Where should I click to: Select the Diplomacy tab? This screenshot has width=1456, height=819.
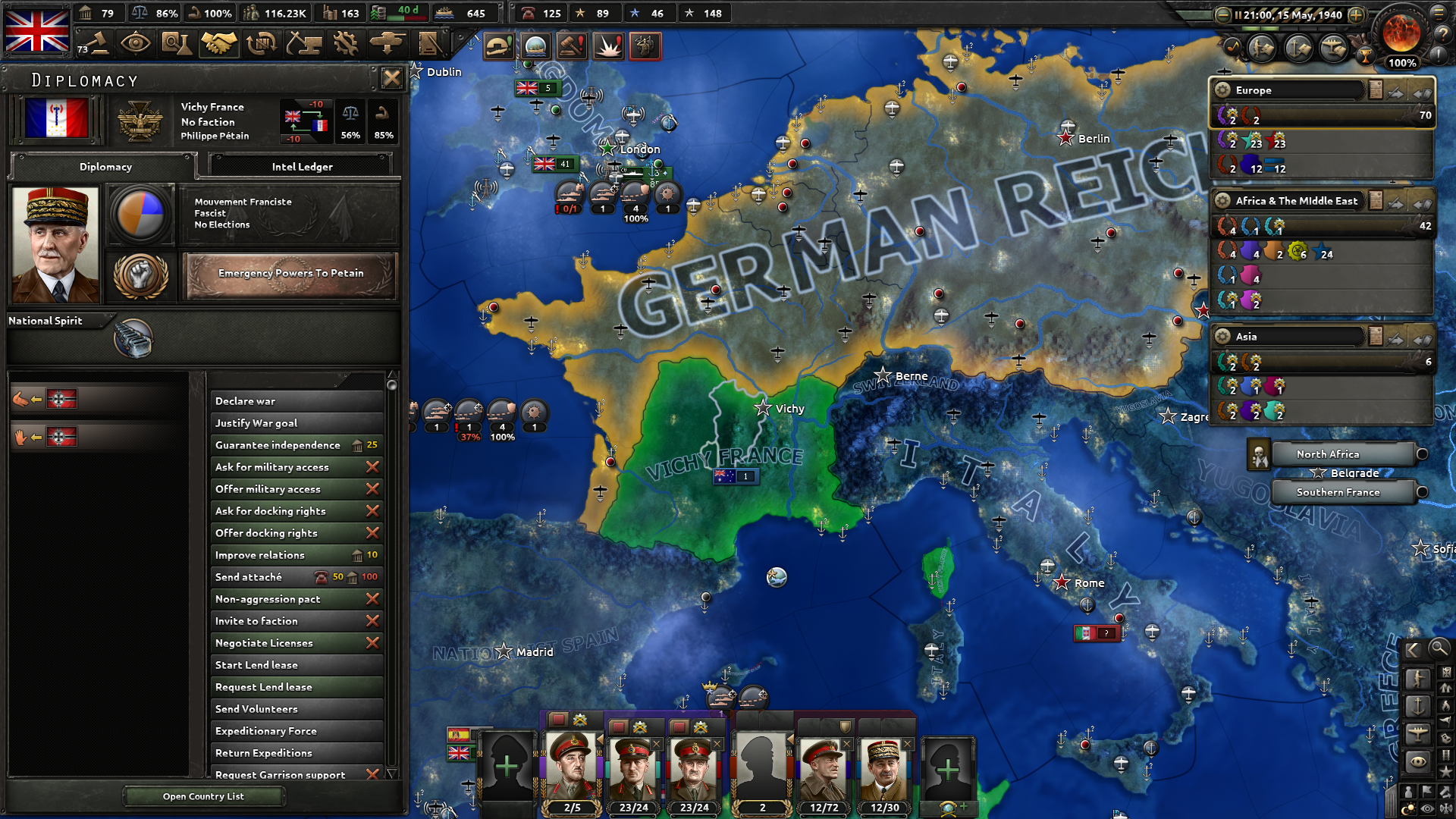(x=104, y=167)
